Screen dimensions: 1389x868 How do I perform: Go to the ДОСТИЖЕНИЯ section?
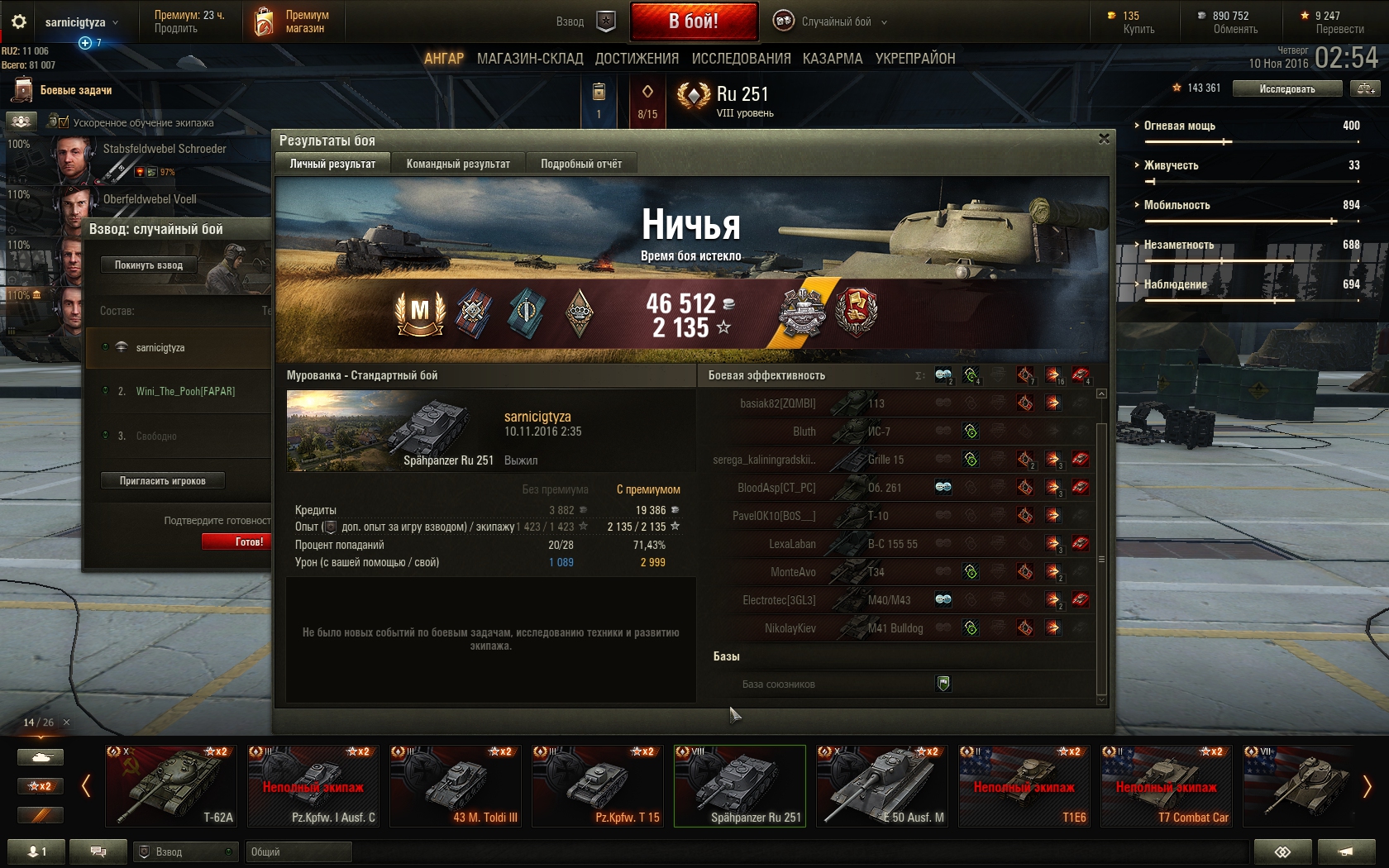tap(637, 59)
